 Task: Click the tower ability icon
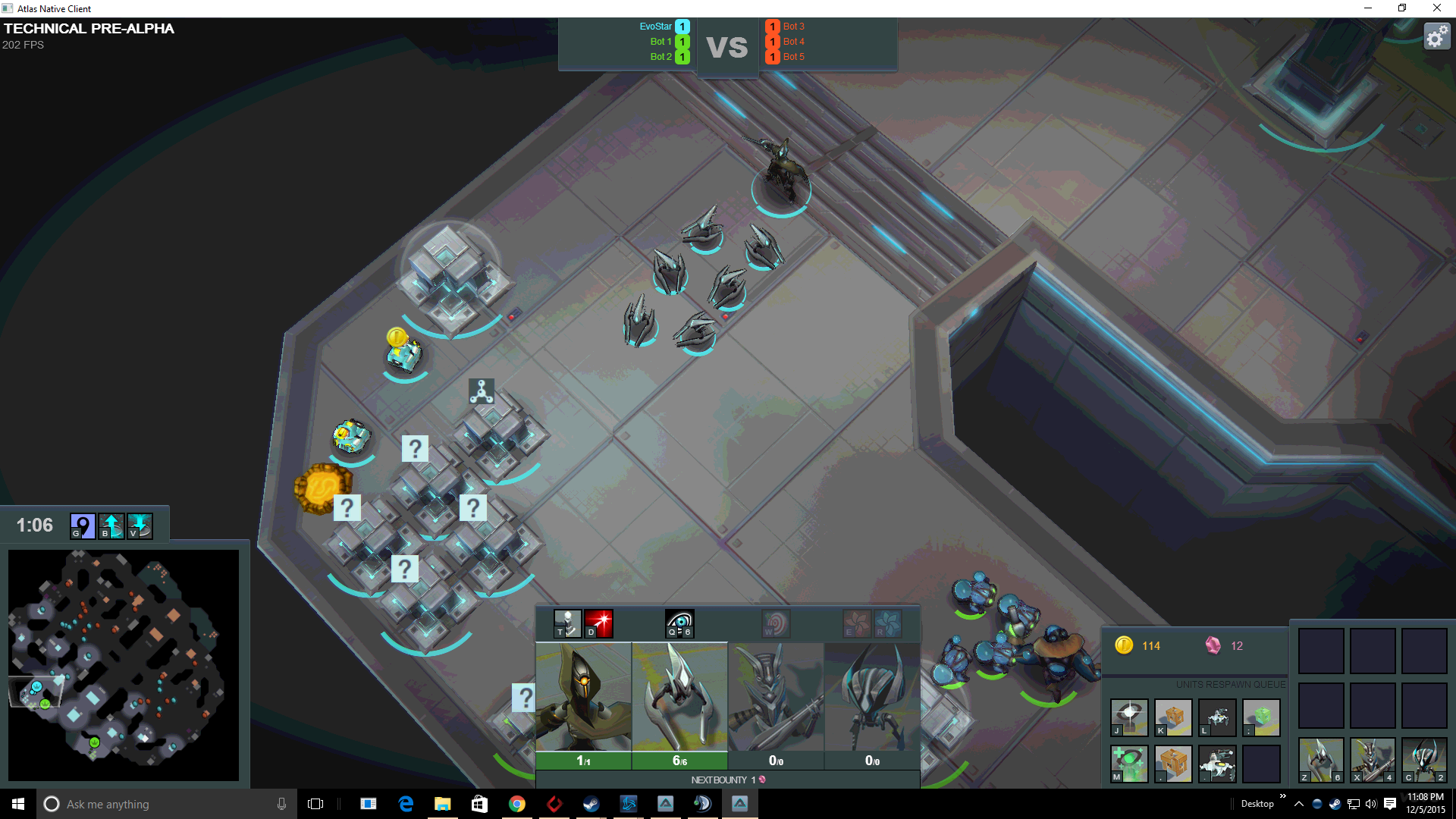567,624
